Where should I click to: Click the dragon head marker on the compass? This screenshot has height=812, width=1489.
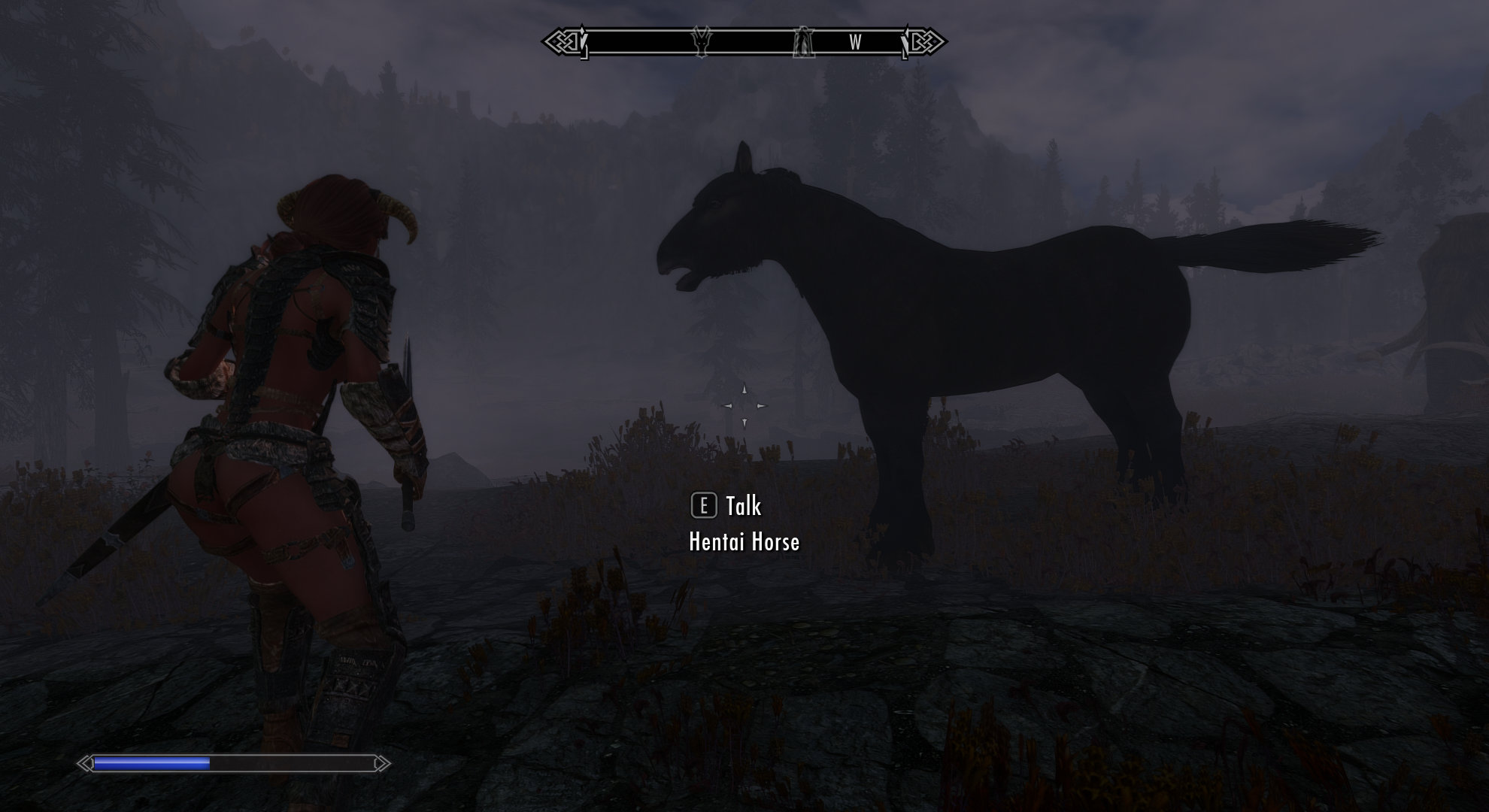pyautogui.click(x=702, y=42)
